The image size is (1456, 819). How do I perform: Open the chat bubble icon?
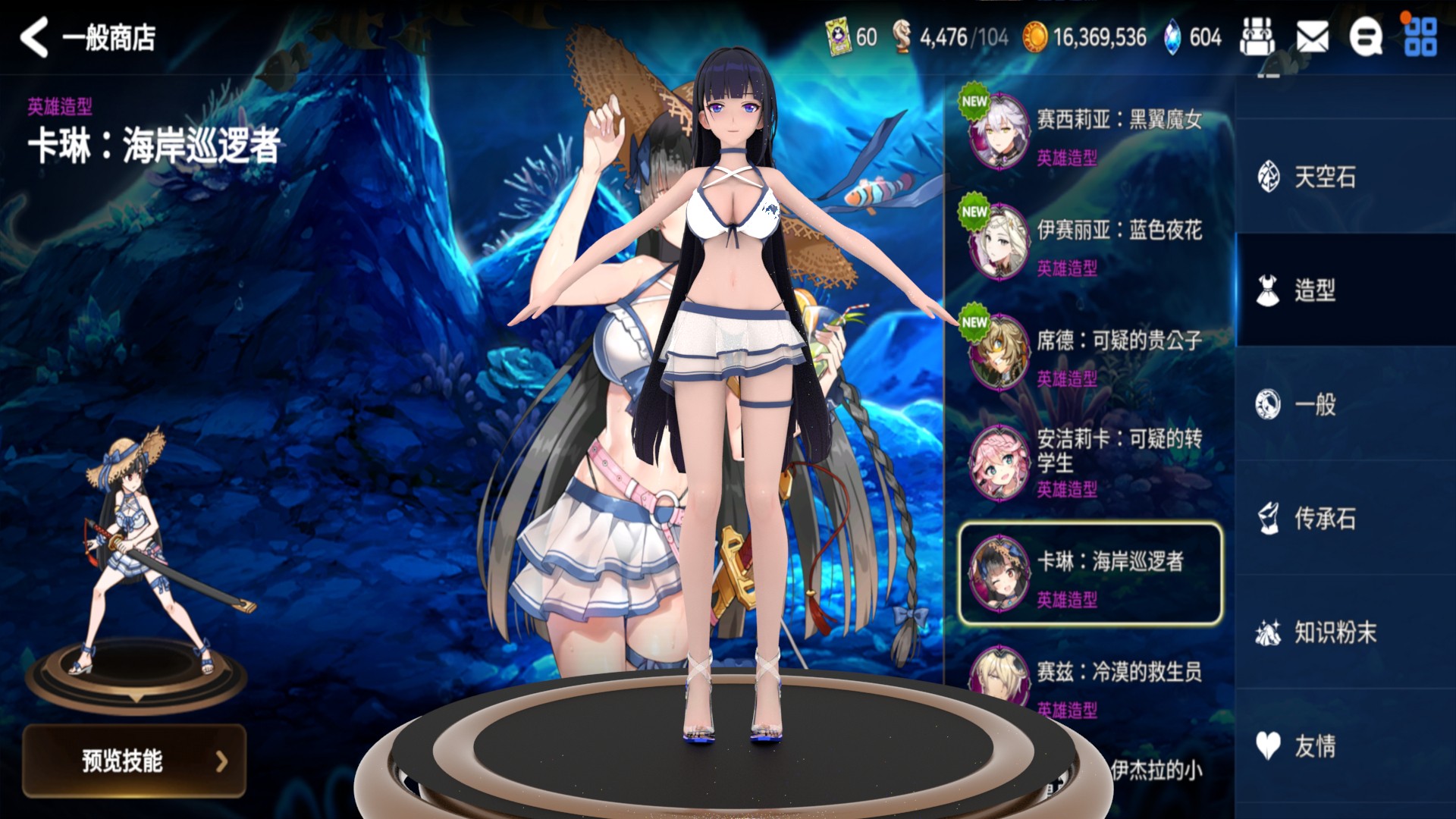[x=1365, y=37]
